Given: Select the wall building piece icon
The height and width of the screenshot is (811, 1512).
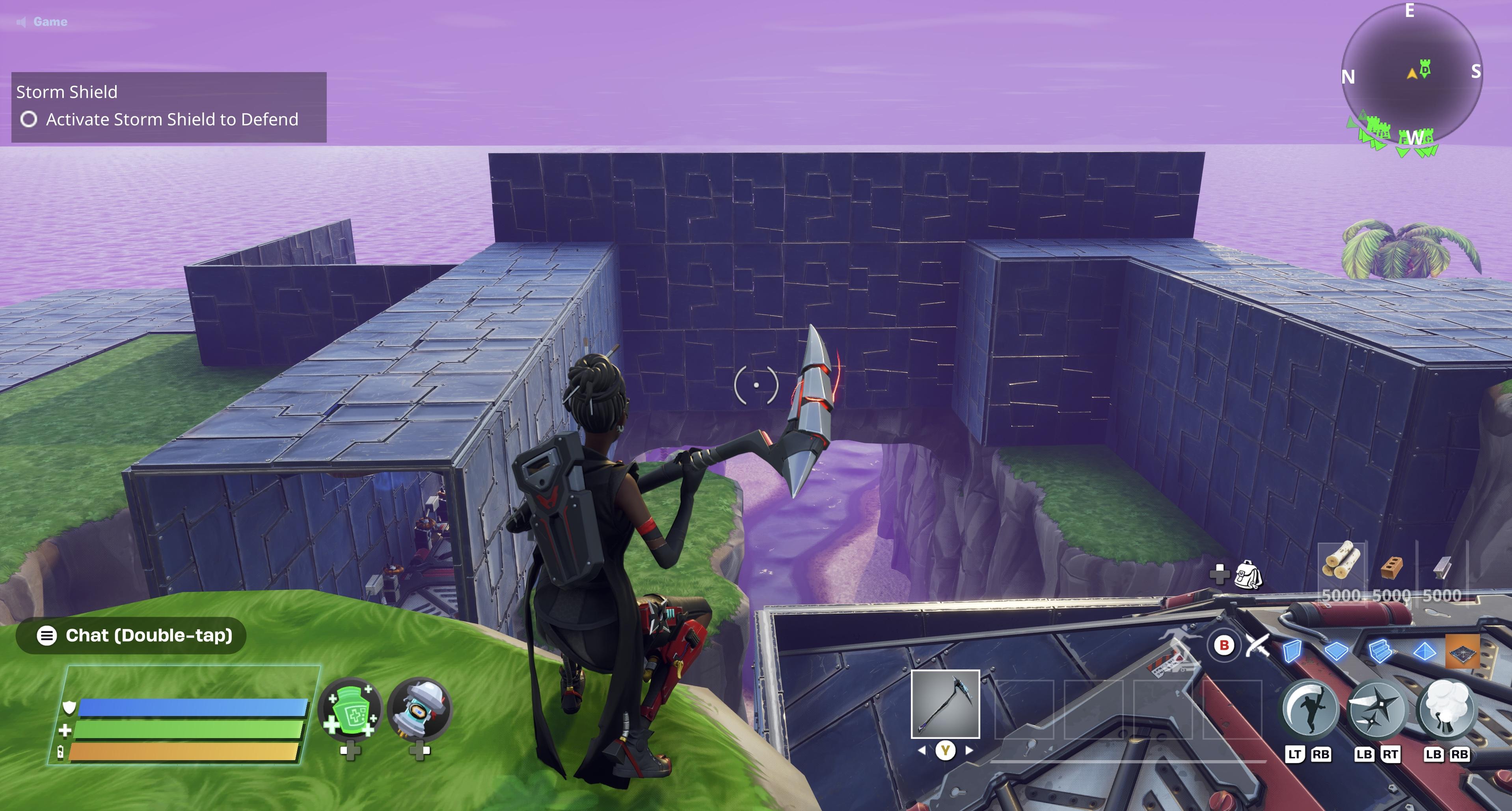Looking at the screenshot, I should [x=1292, y=652].
